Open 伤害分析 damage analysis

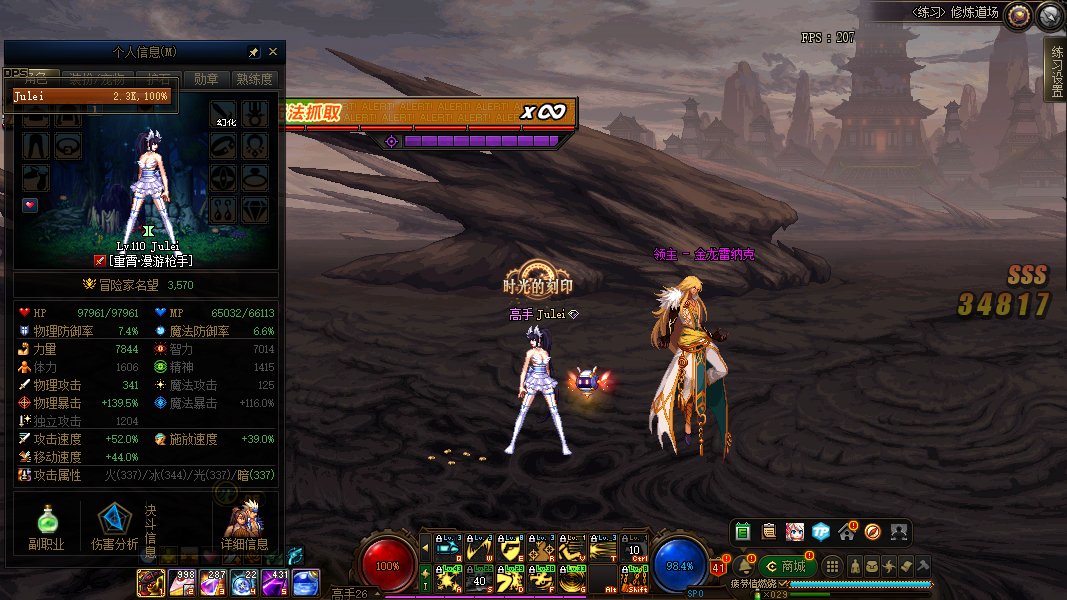115,526
